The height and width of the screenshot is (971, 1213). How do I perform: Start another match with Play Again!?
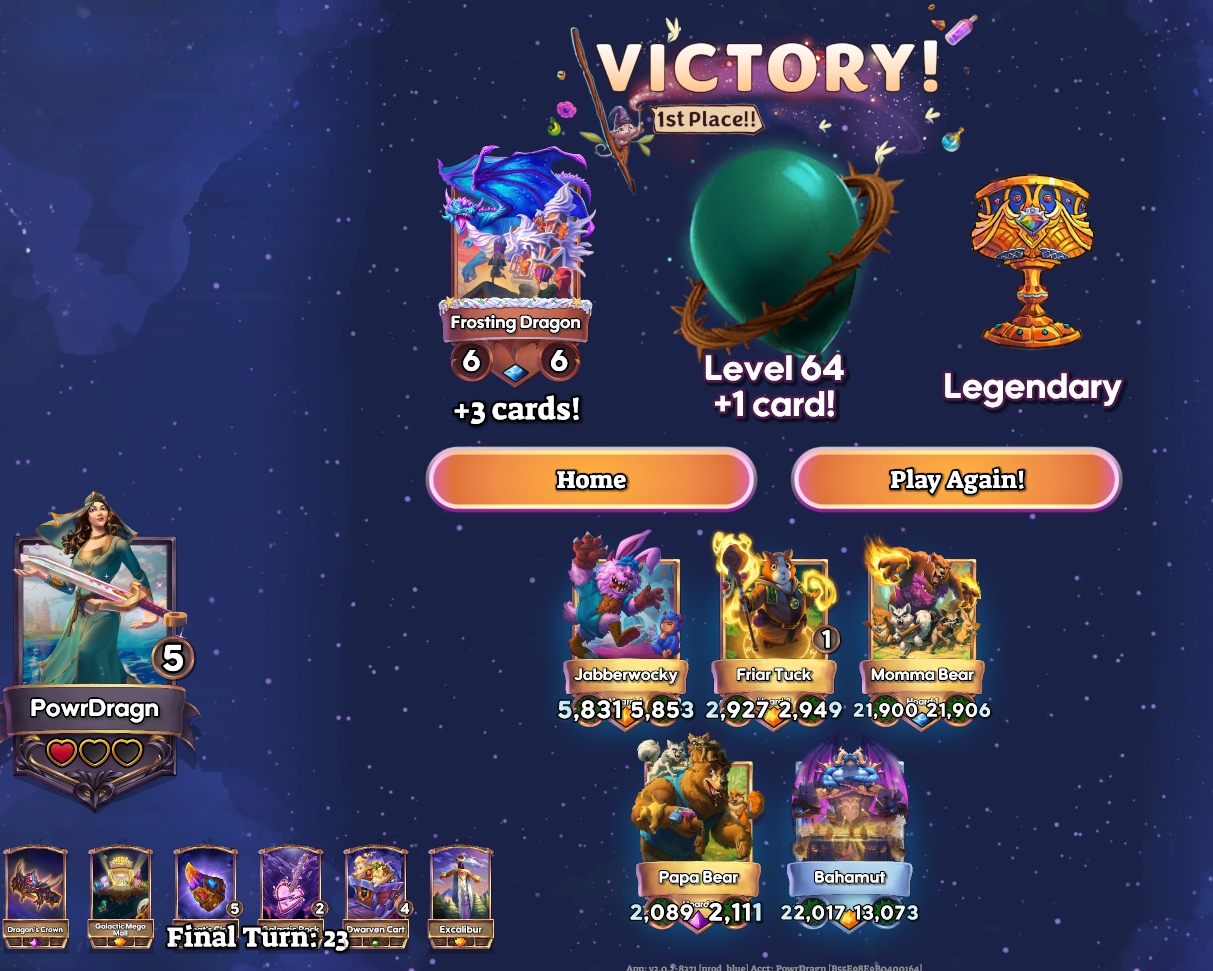point(956,480)
